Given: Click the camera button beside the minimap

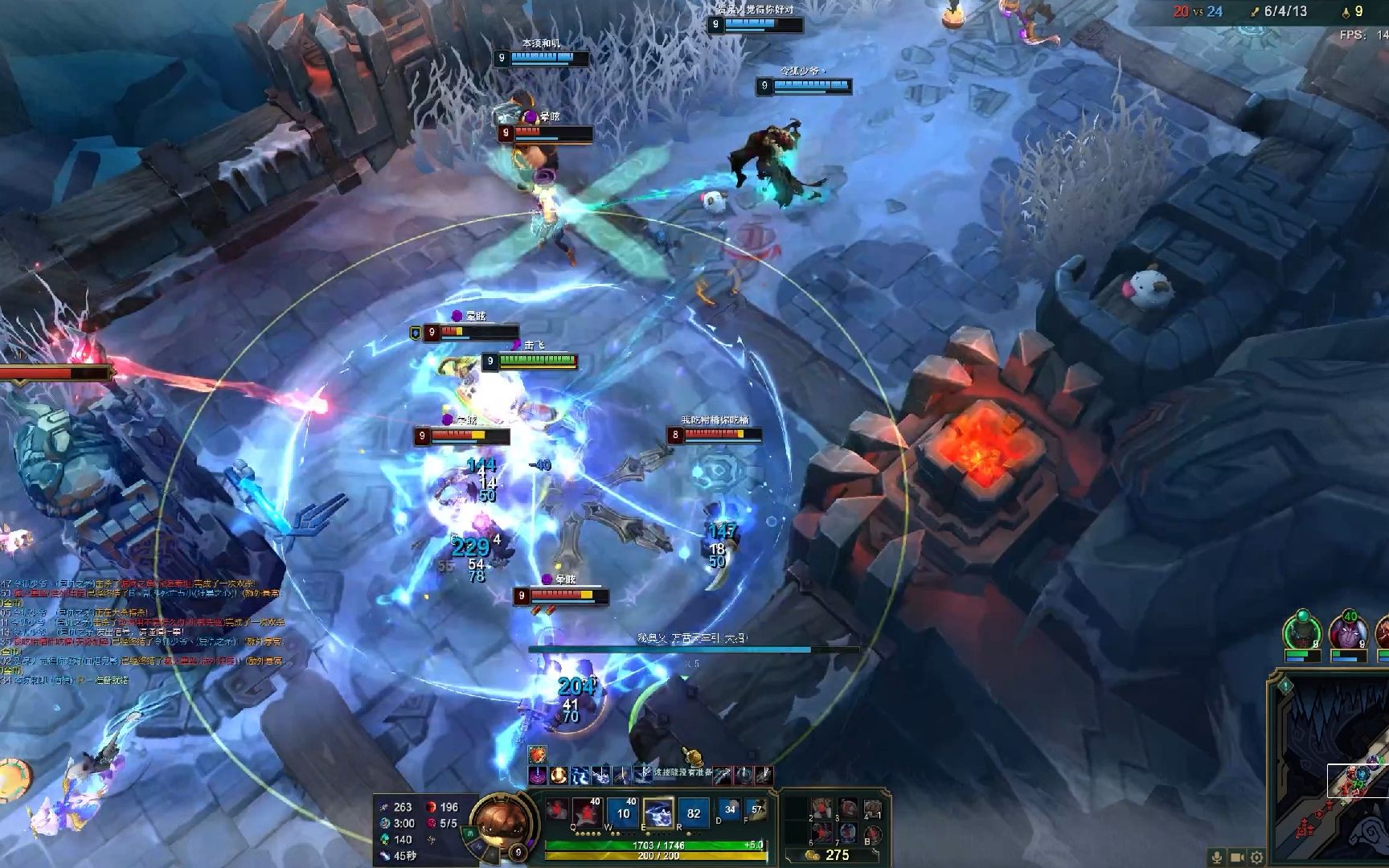Looking at the screenshot, I should 1238,858.
